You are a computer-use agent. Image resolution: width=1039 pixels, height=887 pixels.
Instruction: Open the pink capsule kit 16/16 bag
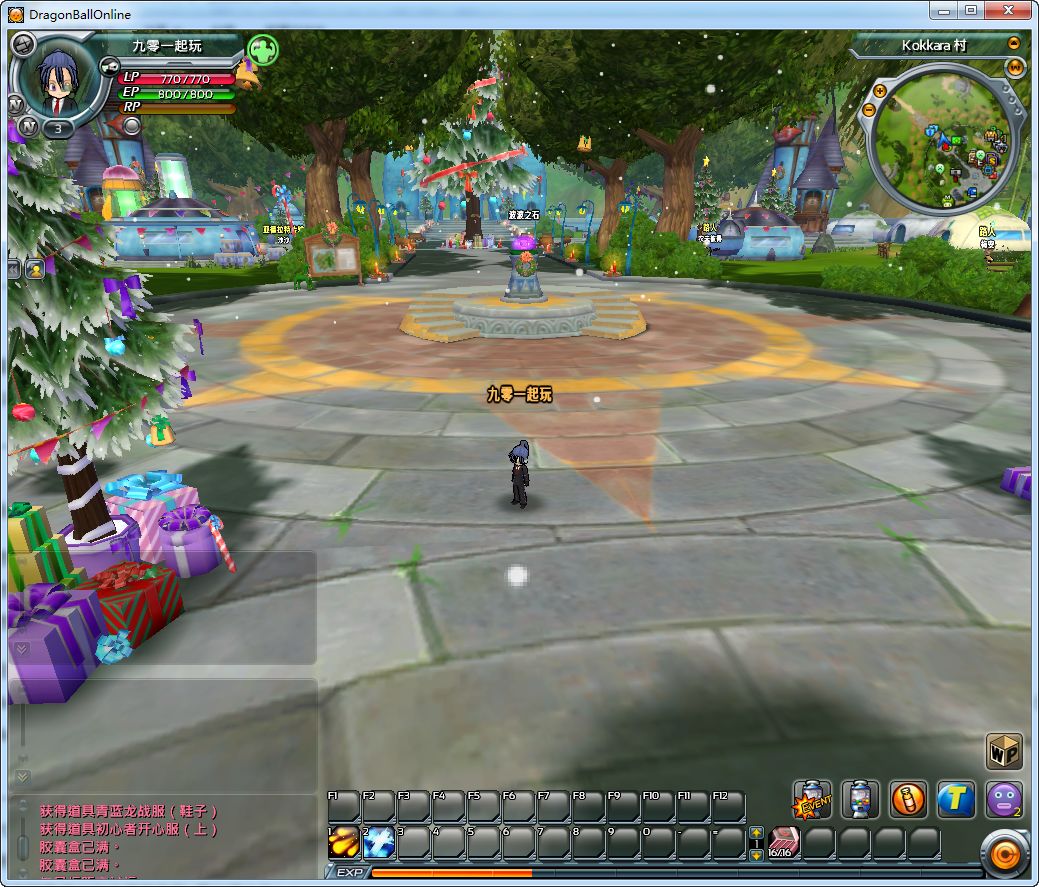[x=784, y=843]
